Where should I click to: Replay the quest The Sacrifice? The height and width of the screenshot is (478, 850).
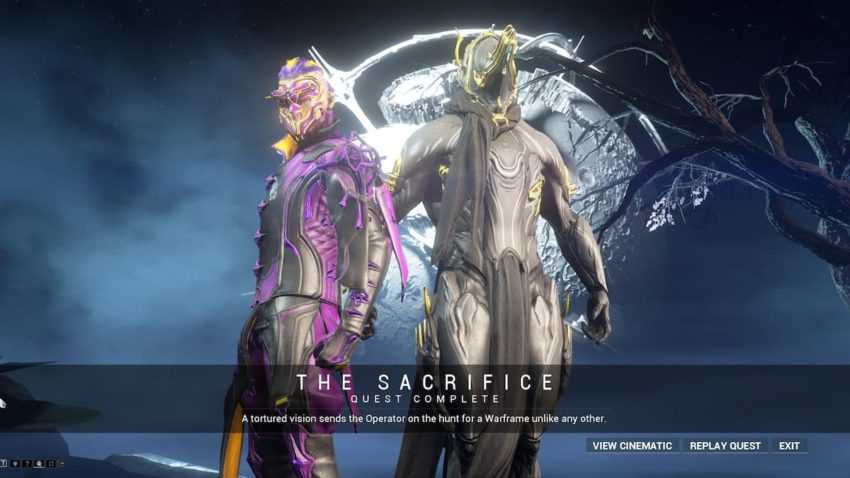pyautogui.click(x=726, y=445)
